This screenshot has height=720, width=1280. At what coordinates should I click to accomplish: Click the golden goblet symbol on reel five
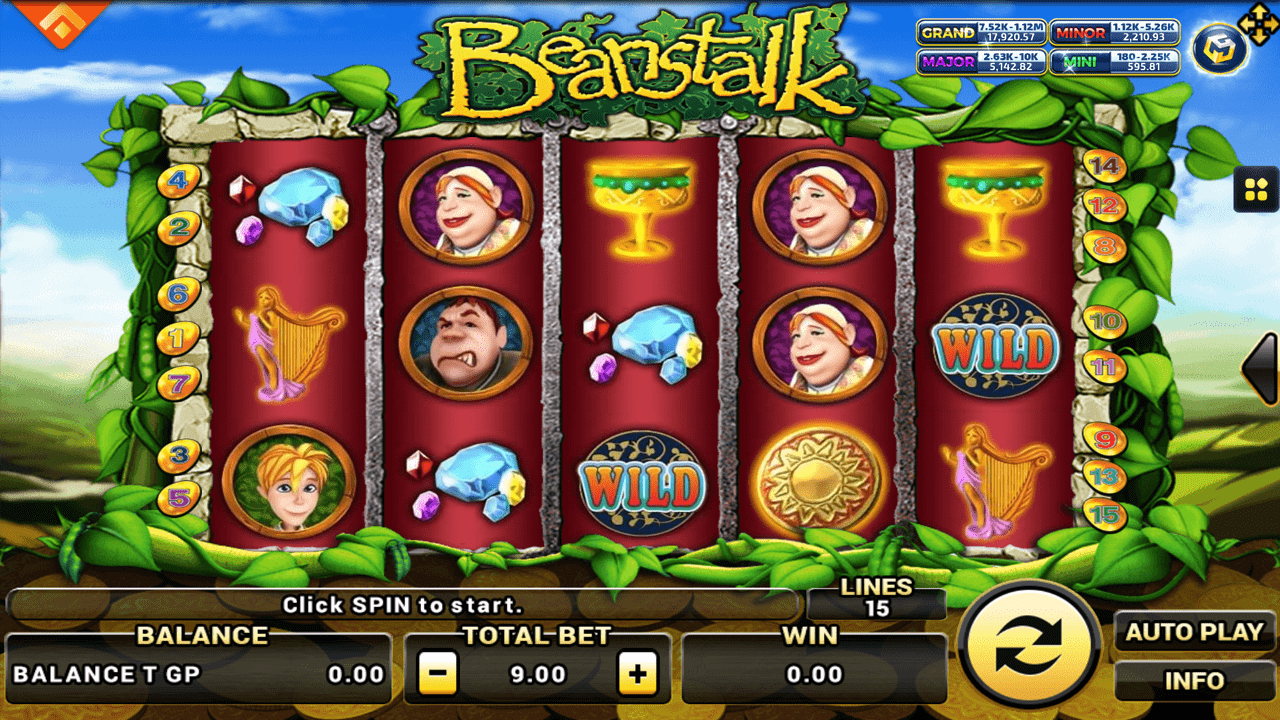pyautogui.click(x=993, y=207)
